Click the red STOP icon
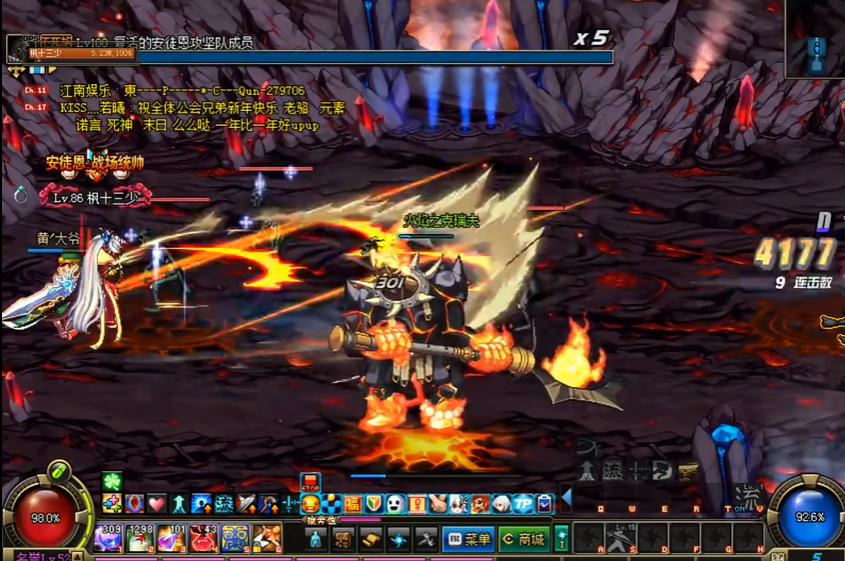 311,483
